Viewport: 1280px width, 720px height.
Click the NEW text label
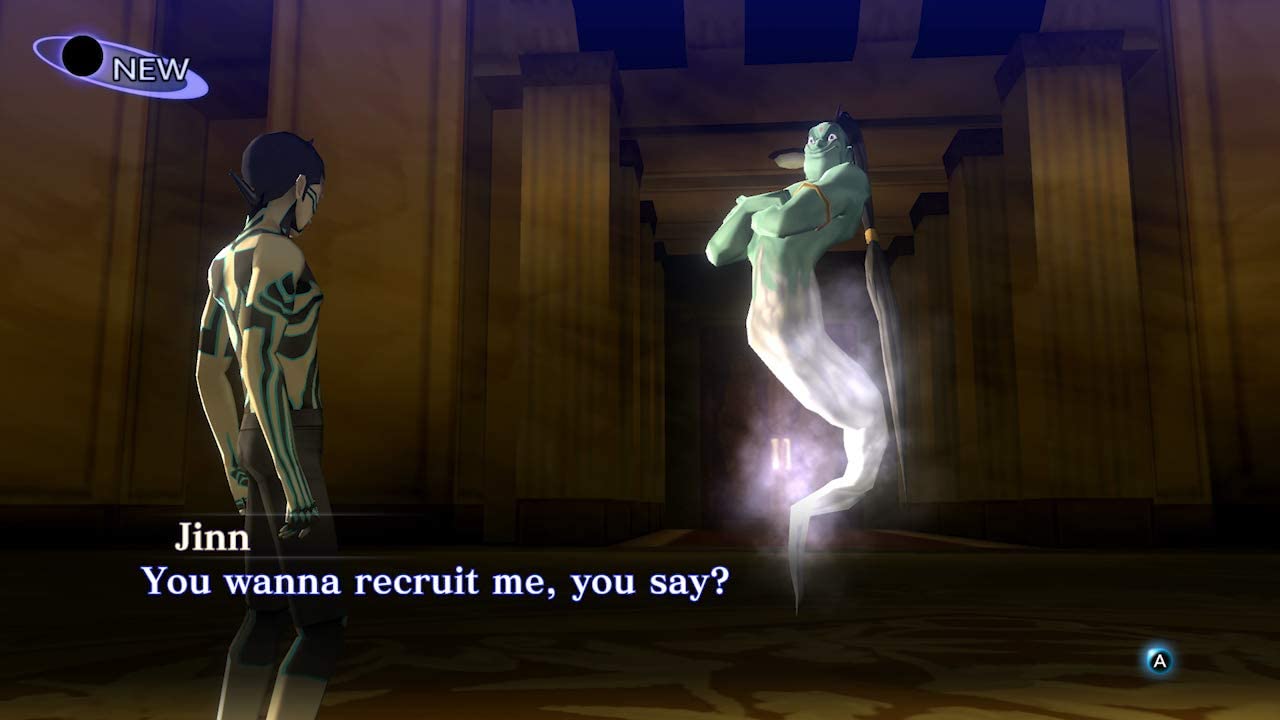tap(152, 70)
